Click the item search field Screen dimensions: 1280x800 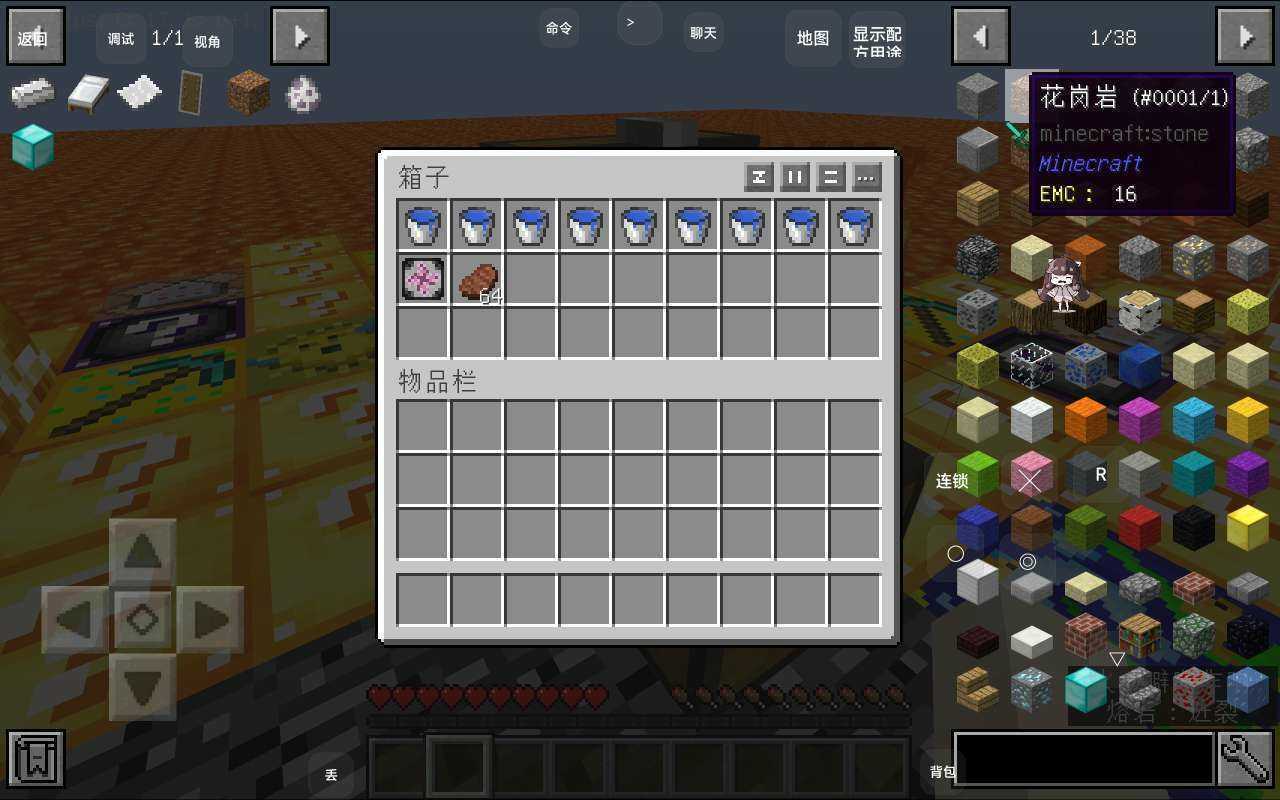[1083, 758]
